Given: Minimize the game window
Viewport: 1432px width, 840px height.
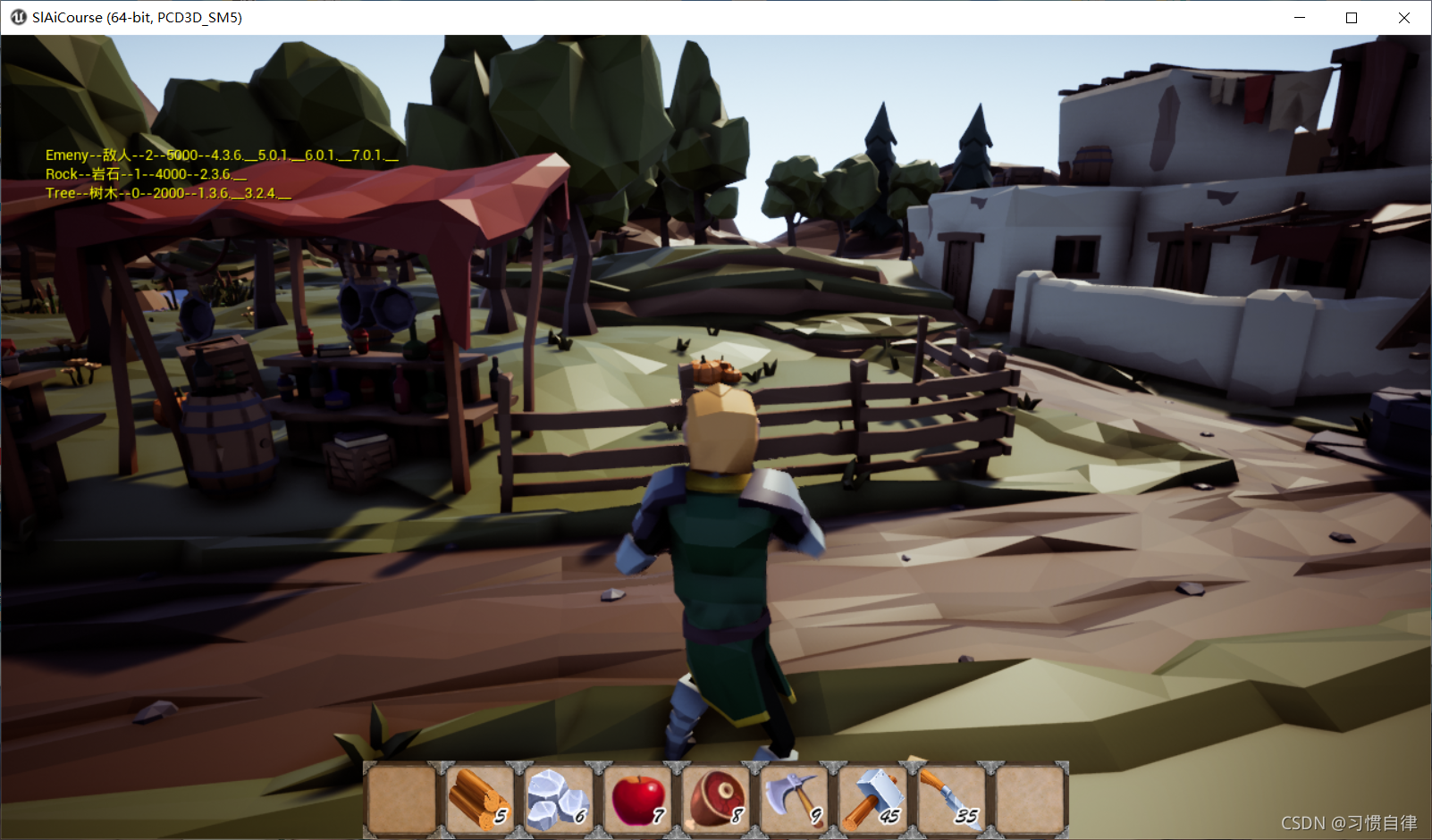Looking at the screenshot, I should (x=1300, y=18).
